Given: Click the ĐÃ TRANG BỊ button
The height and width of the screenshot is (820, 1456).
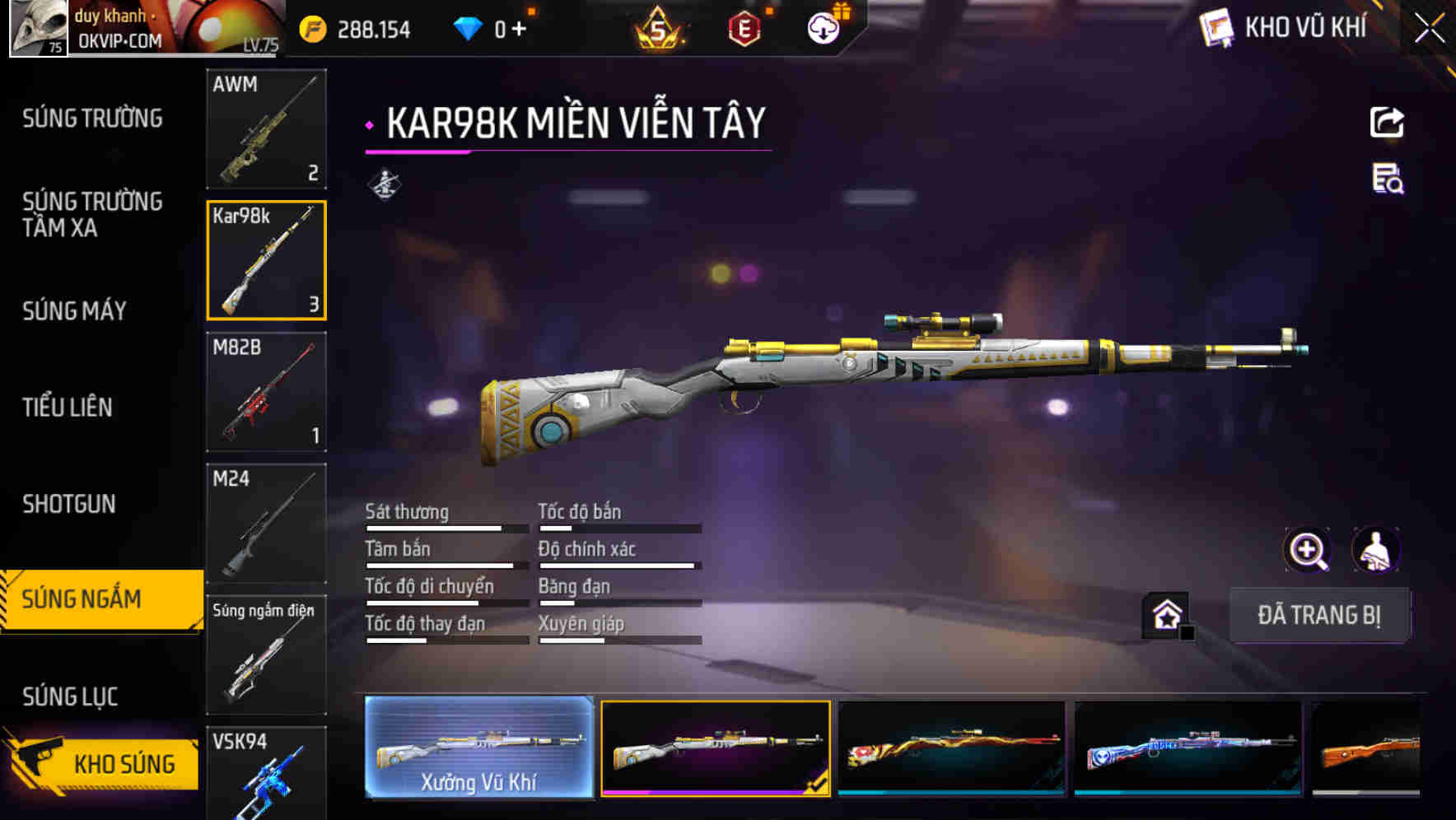Looking at the screenshot, I should (1319, 615).
